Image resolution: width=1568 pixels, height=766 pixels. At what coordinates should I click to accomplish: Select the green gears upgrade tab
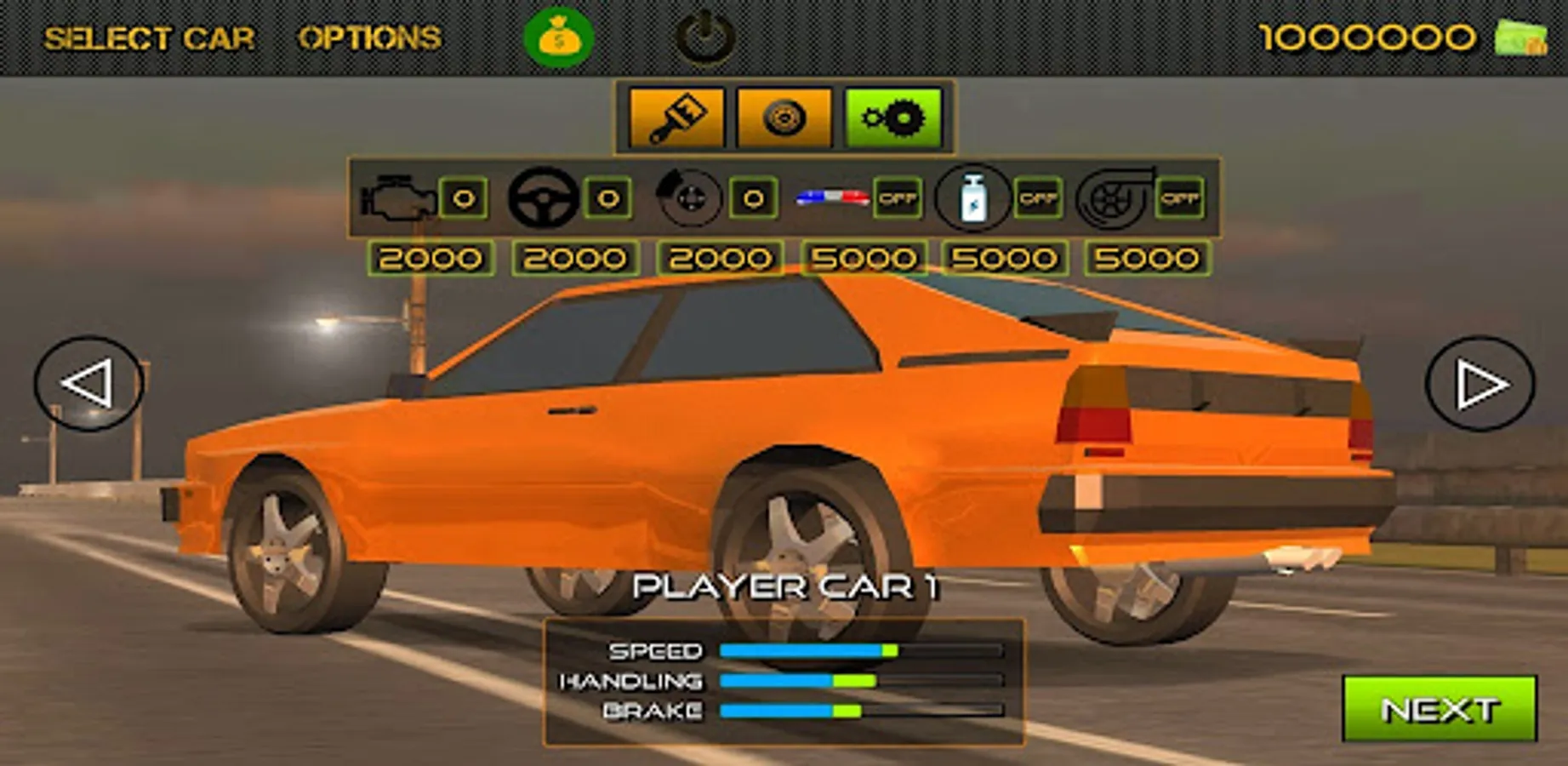tap(893, 117)
